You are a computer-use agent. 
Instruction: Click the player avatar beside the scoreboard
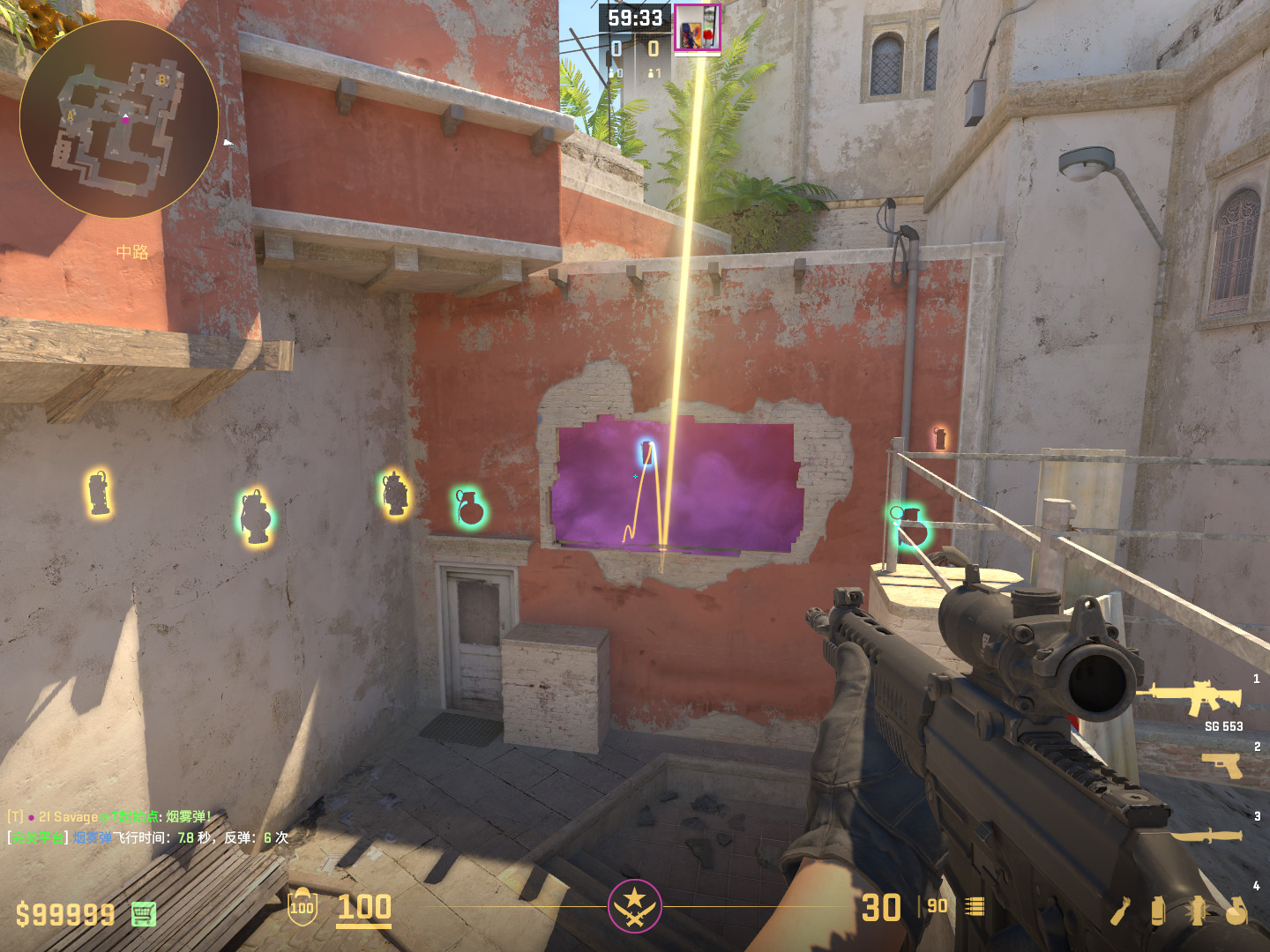(698, 27)
